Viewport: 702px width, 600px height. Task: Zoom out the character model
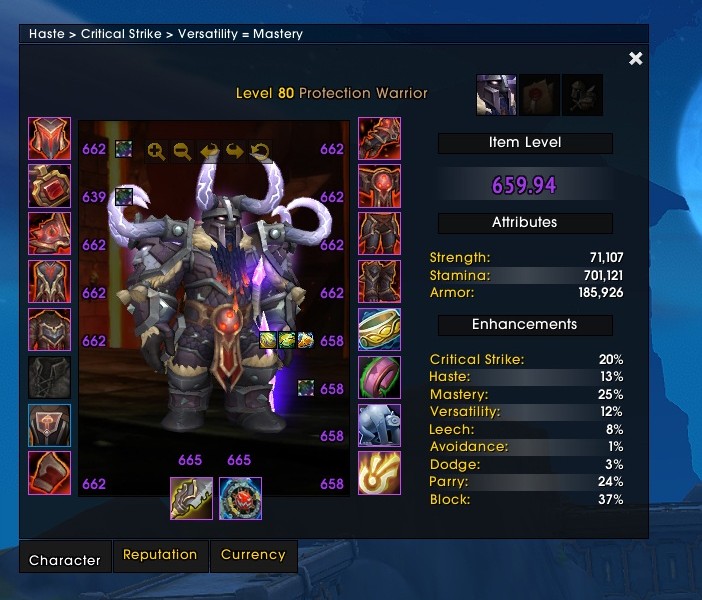click(182, 152)
